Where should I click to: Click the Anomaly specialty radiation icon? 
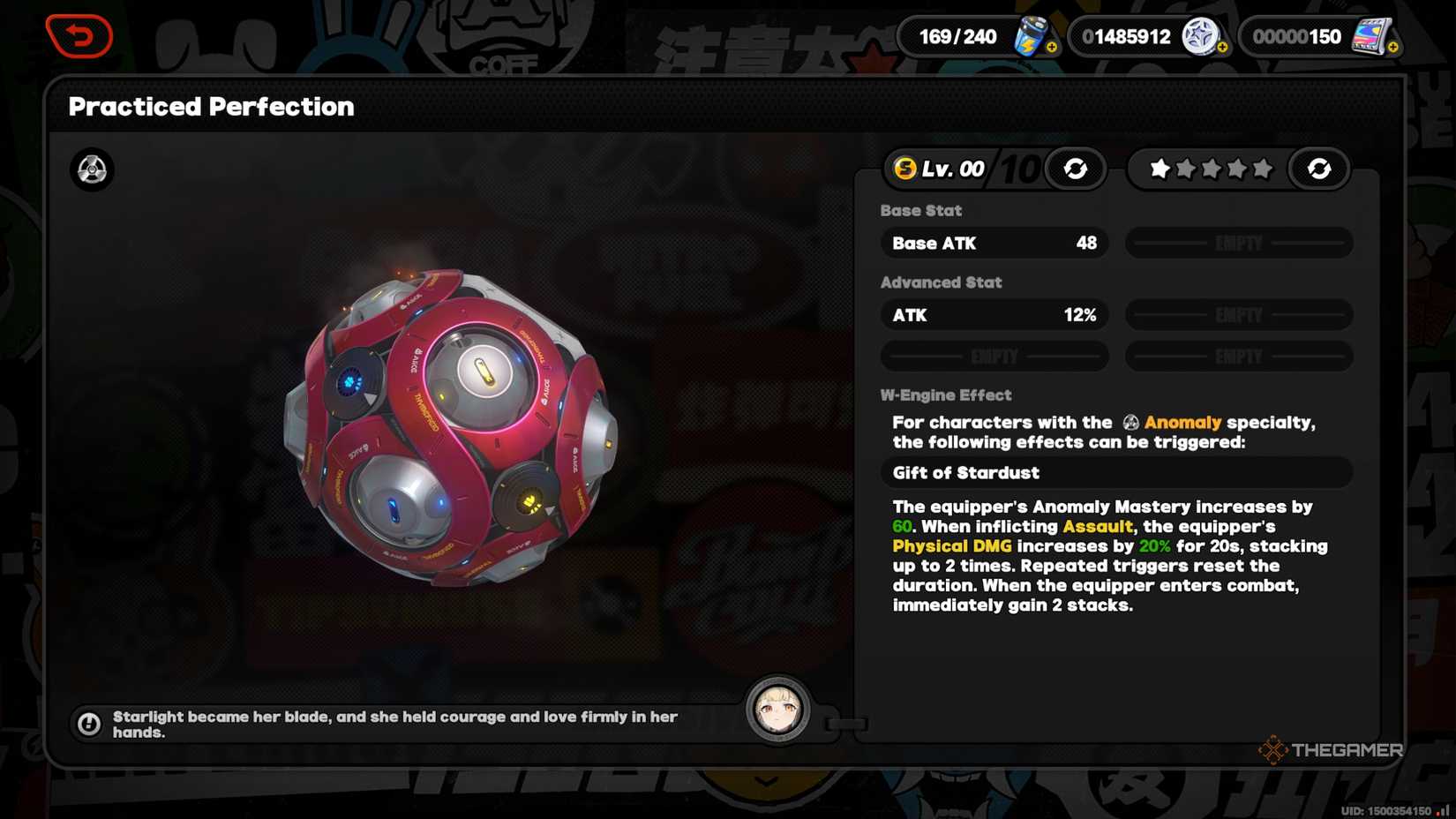[91, 170]
